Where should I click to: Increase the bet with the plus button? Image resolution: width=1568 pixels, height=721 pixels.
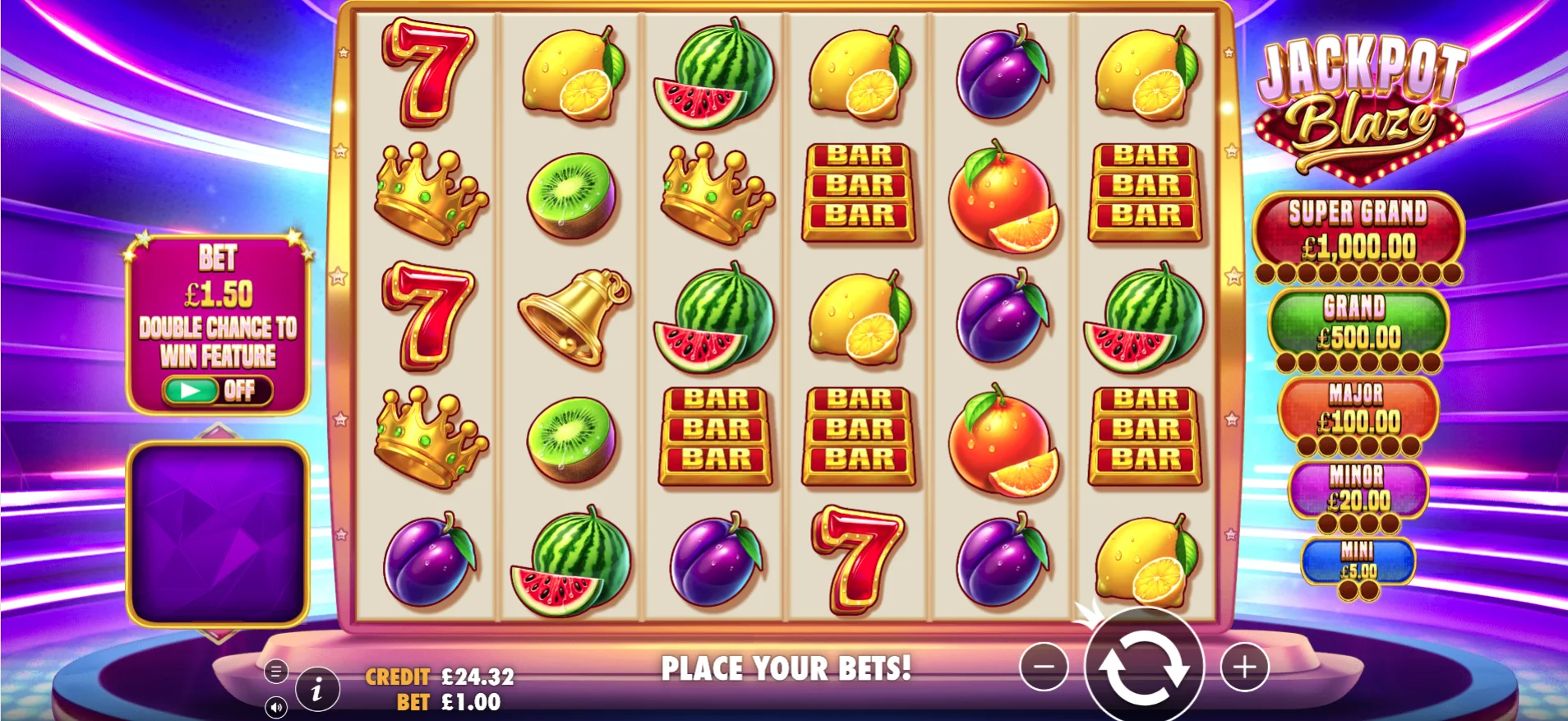click(1244, 668)
